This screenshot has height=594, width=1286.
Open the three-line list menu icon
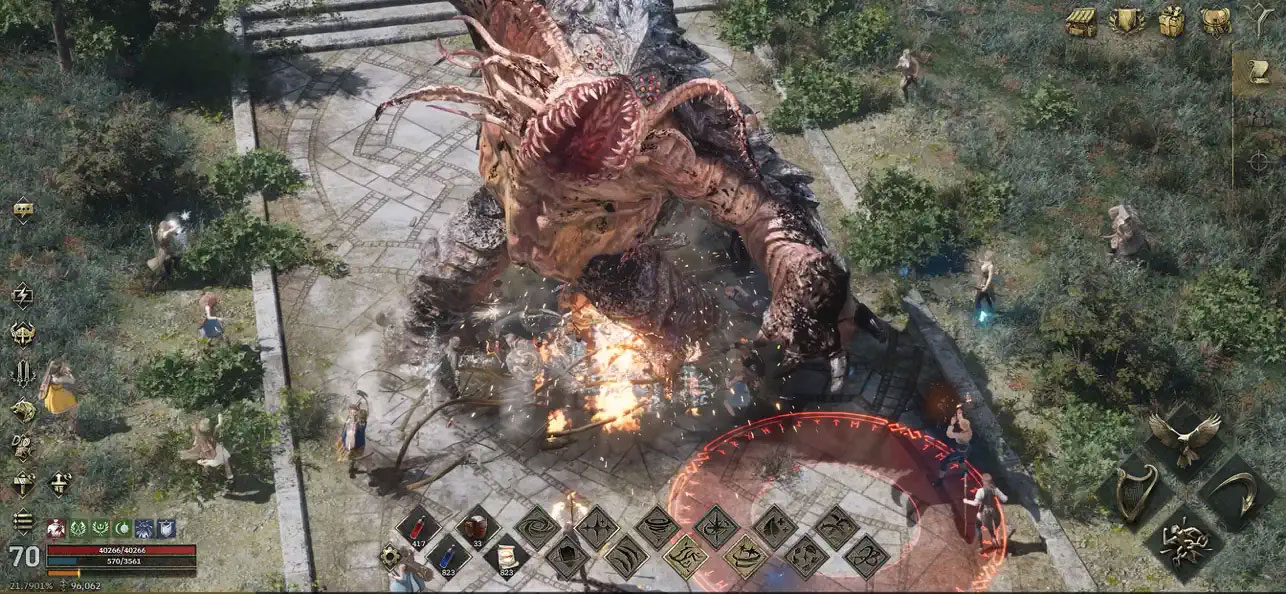[22, 521]
